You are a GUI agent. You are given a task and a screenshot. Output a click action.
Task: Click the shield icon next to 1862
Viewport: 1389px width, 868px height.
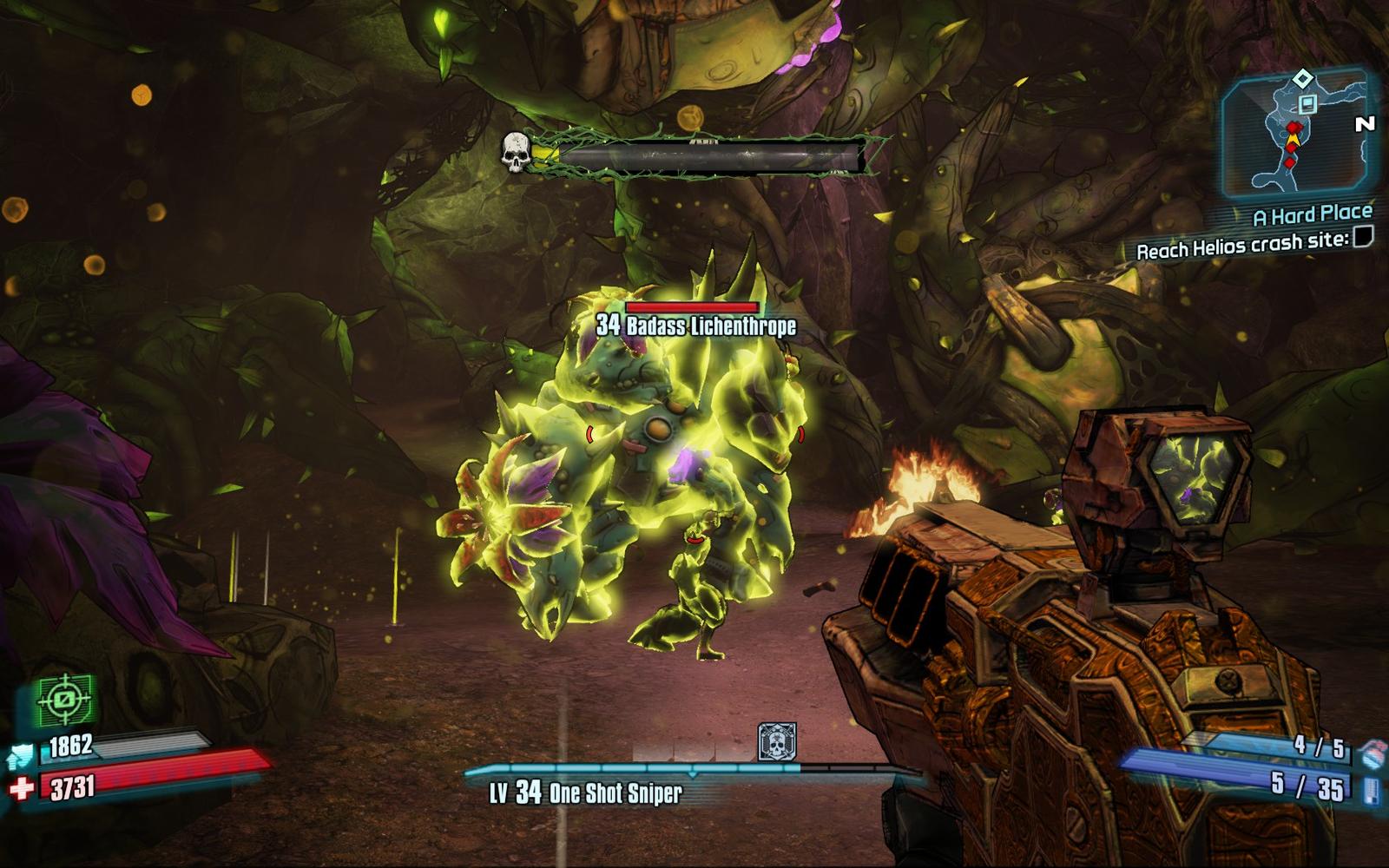(x=23, y=753)
